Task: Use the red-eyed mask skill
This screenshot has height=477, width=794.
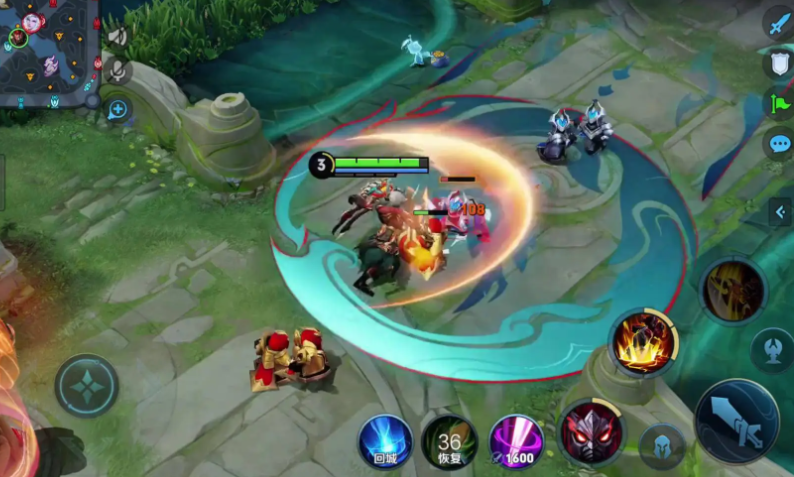Action: pos(590,433)
